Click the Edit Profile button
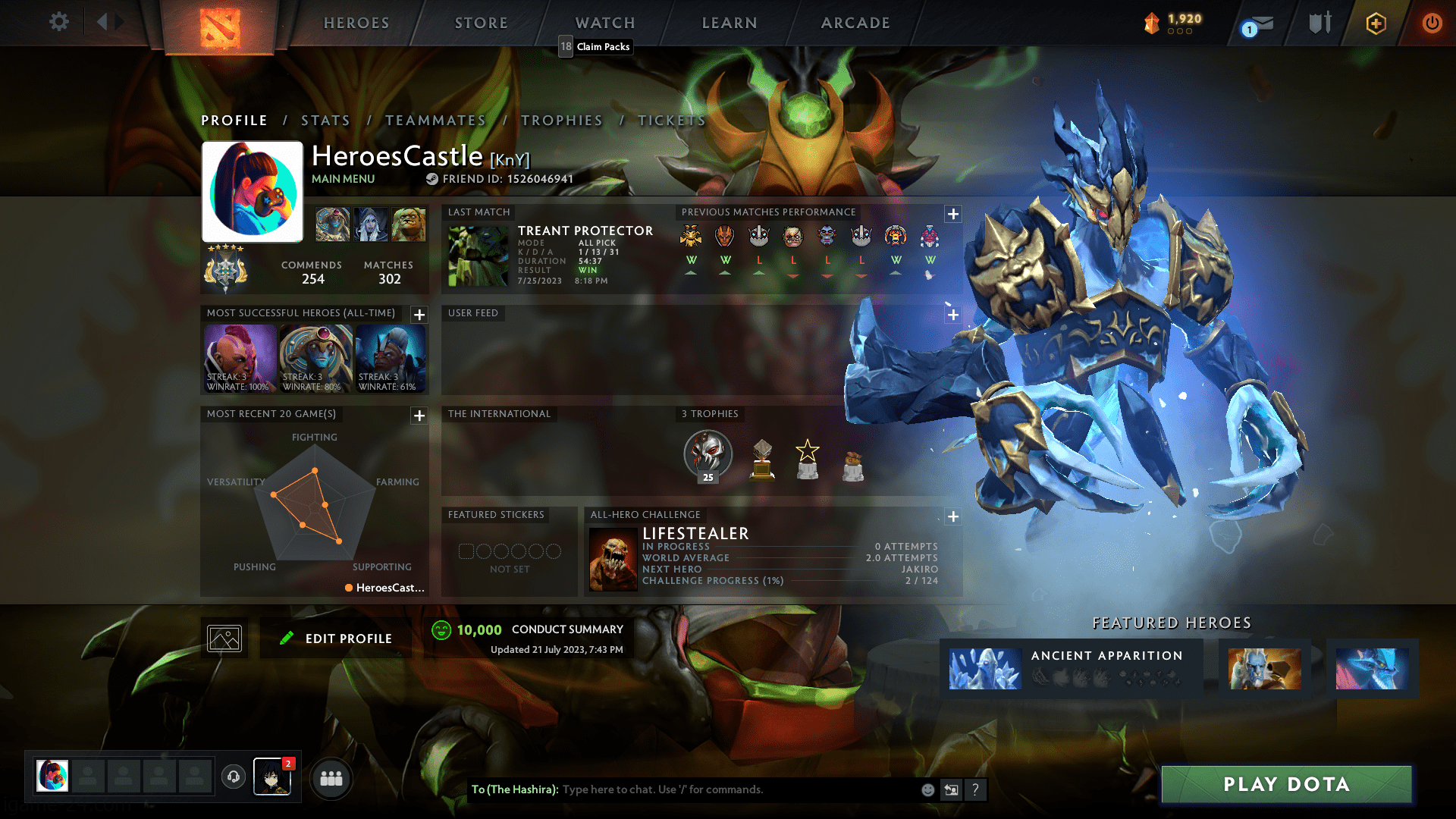 (336, 639)
